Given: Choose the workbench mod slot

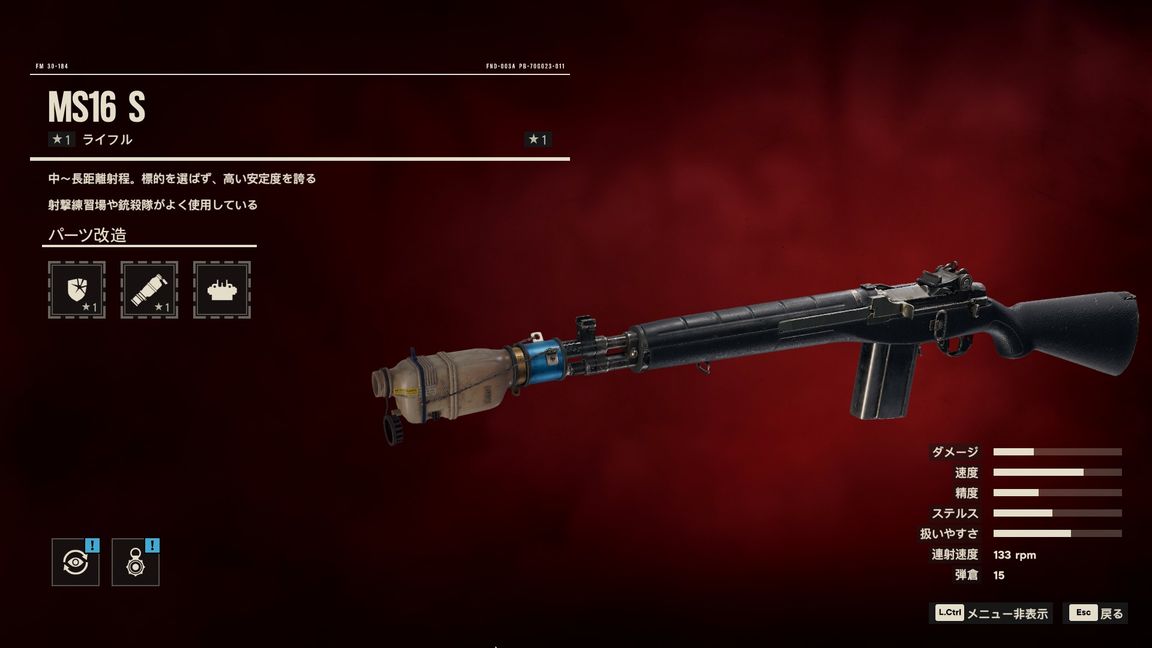Looking at the screenshot, I should (x=221, y=290).
